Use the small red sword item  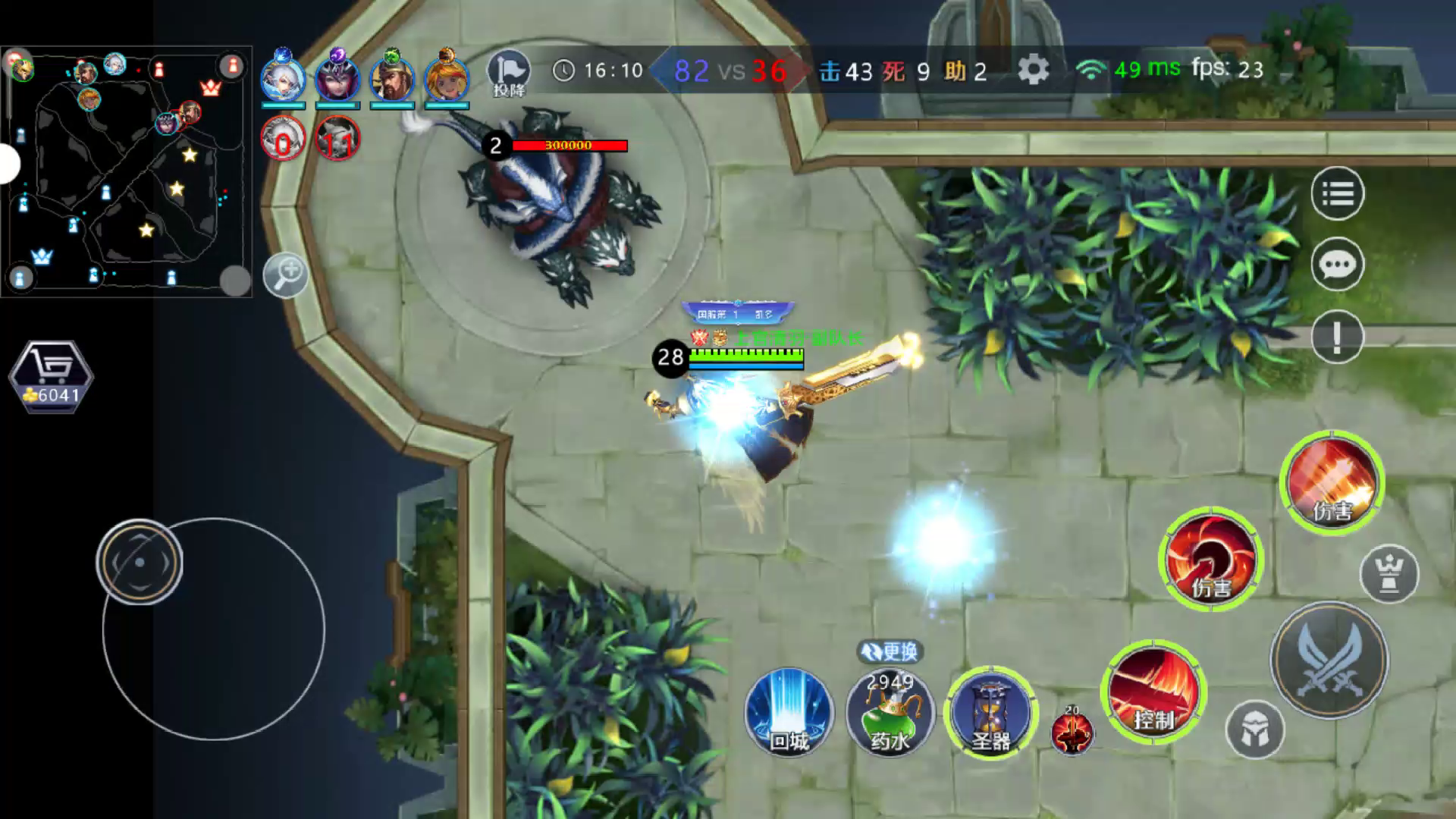pos(1072,733)
